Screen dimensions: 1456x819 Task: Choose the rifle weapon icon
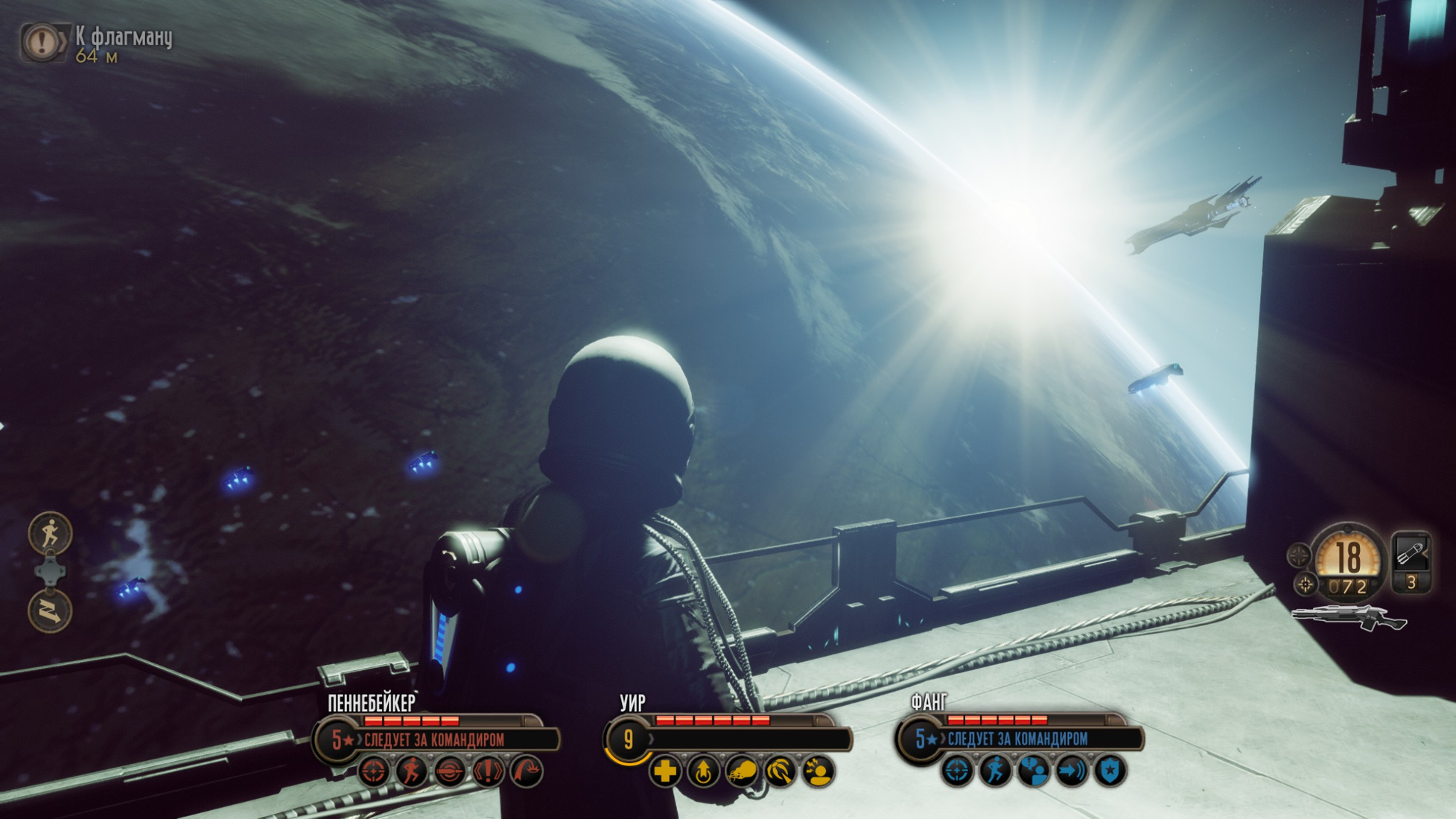(x=1348, y=618)
